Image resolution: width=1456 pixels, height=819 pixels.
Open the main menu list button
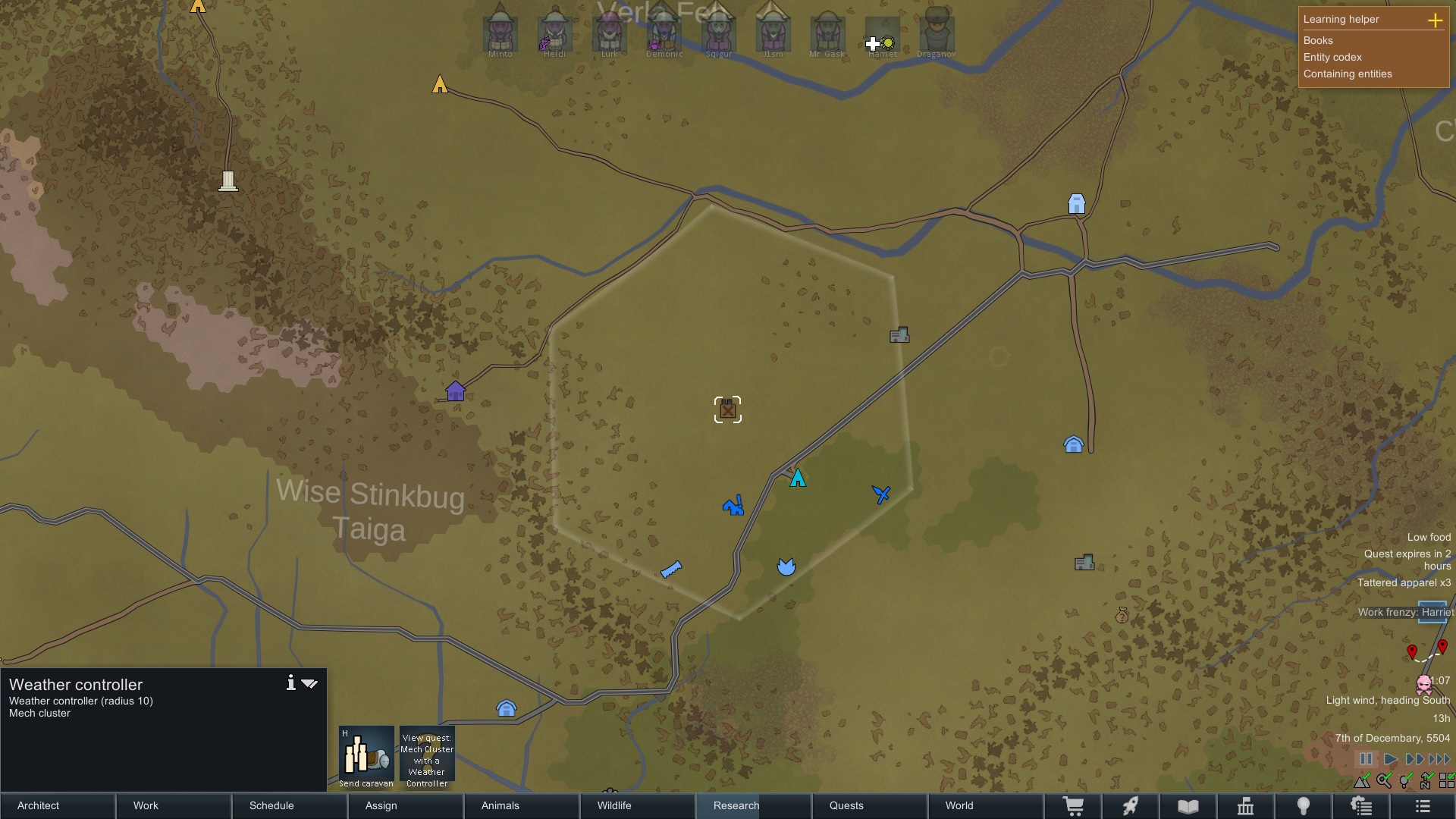tap(1423, 806)
